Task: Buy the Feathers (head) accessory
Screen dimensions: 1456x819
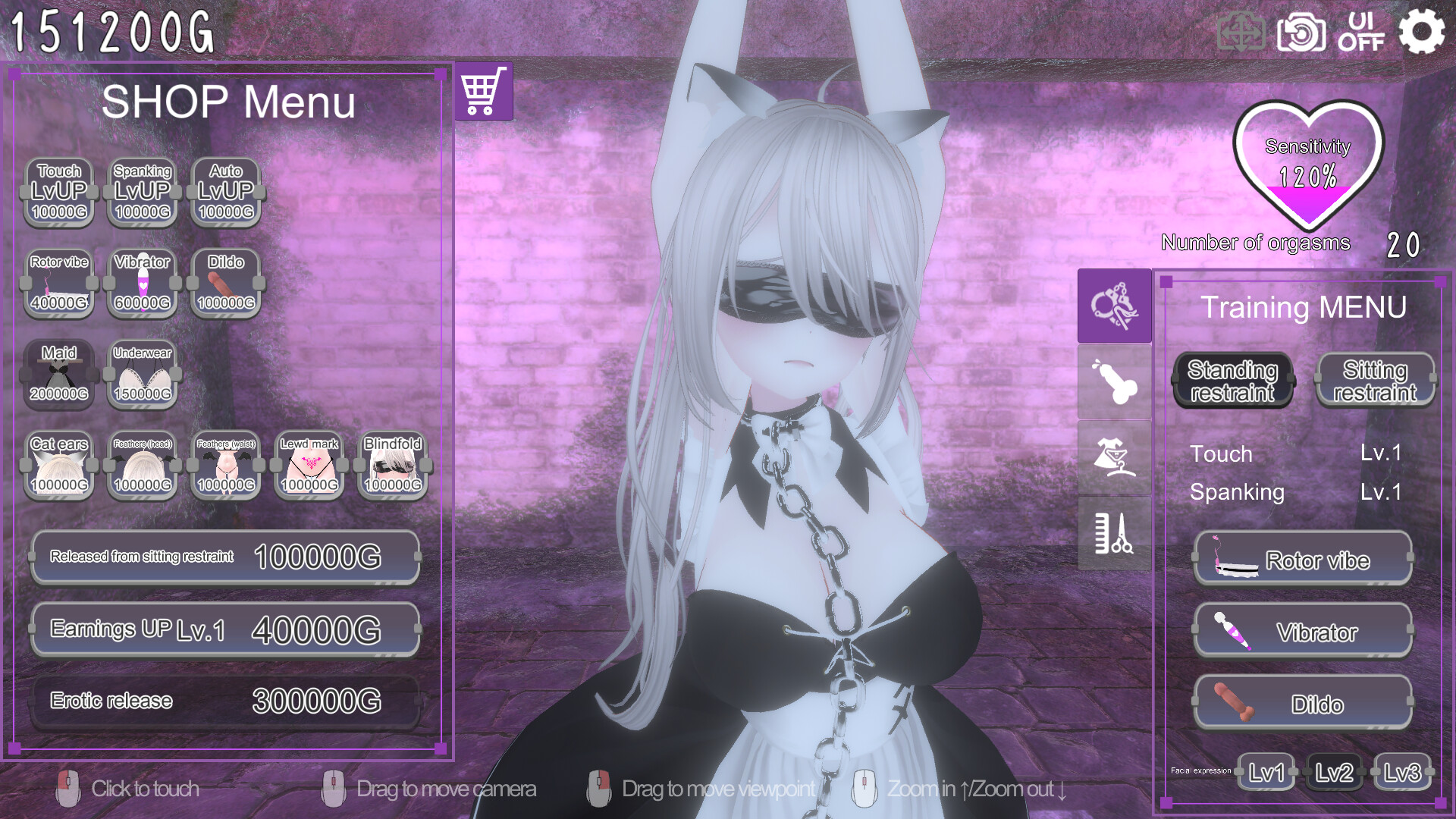Action: pyautogui.click(x=143, y=465)
